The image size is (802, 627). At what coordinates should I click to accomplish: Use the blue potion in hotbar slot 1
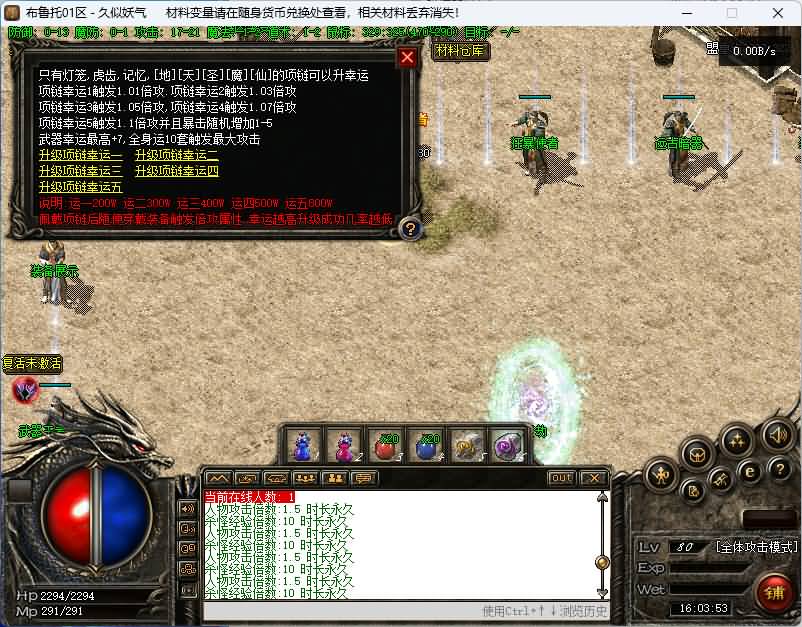(x=303, y=445)
